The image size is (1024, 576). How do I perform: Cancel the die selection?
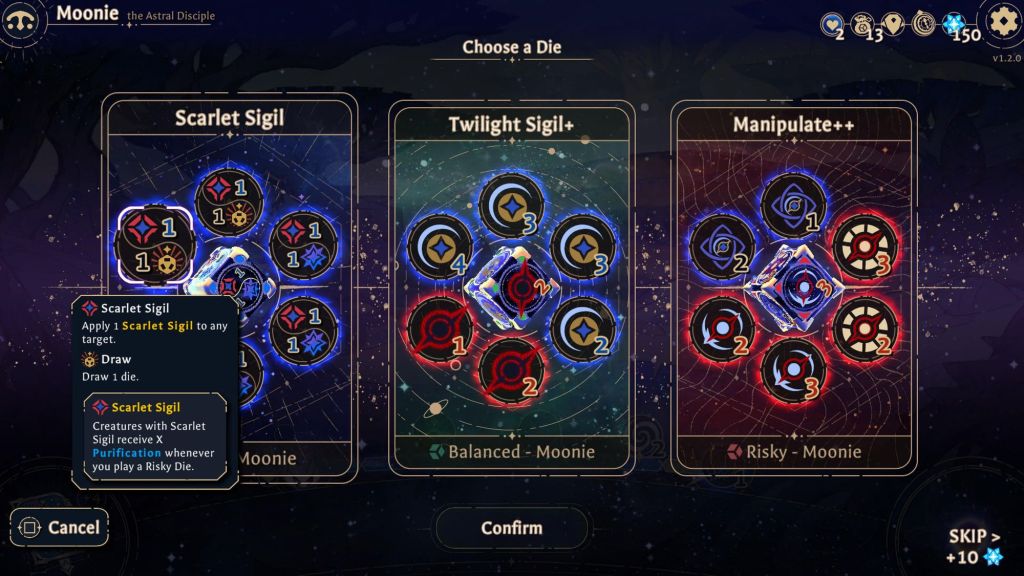click(x=60, y=527)
